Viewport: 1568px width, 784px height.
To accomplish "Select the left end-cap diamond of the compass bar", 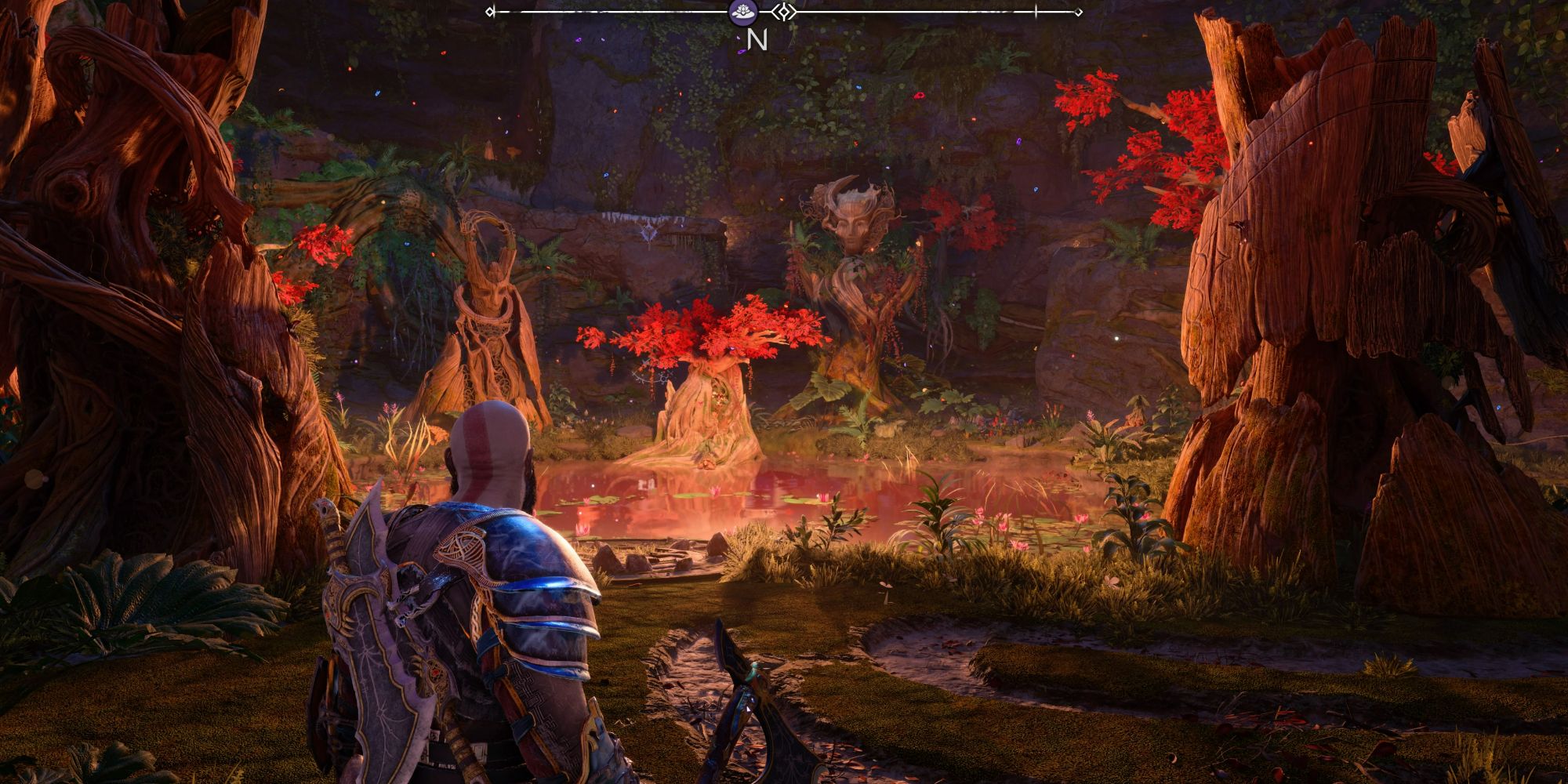I will coord(491,12).
